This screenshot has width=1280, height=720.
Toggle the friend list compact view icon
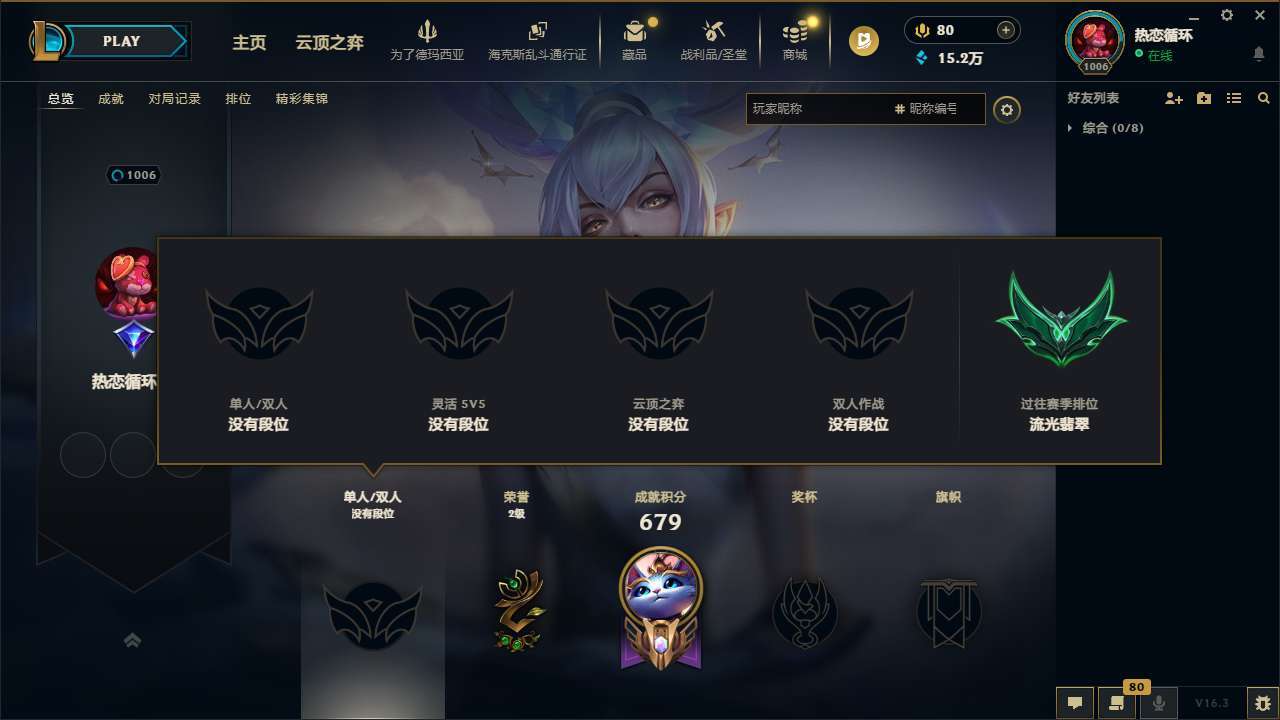tap(1233, 98)
